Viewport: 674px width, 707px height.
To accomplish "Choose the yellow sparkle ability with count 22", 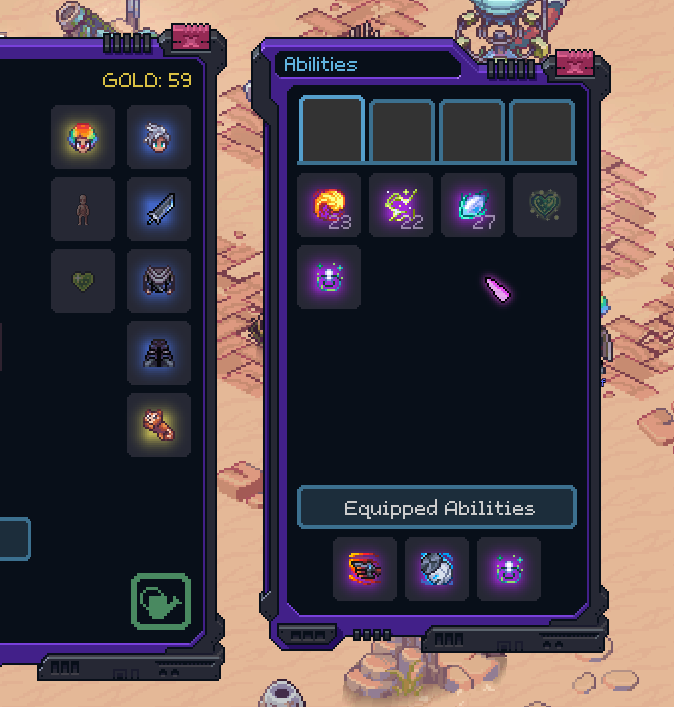I will [401, 205].
